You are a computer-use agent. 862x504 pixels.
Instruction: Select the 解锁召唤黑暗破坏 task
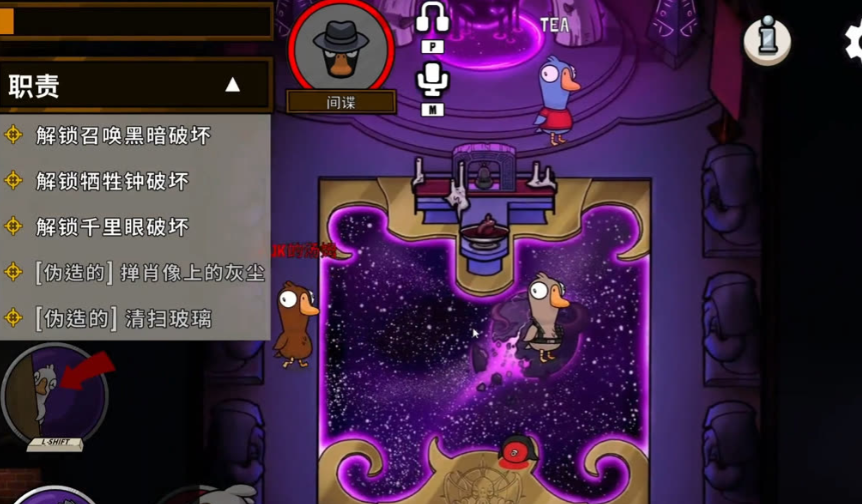pyautogui.click(x=123, y=135)
